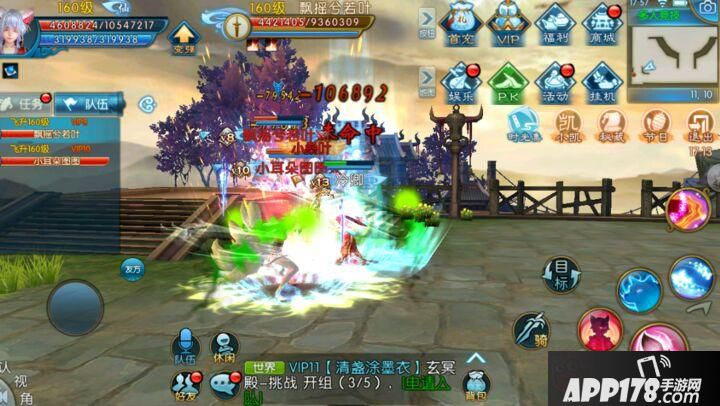Toggle the green PK mode button
The image size is (720, 406).
(x=509, y=81)
